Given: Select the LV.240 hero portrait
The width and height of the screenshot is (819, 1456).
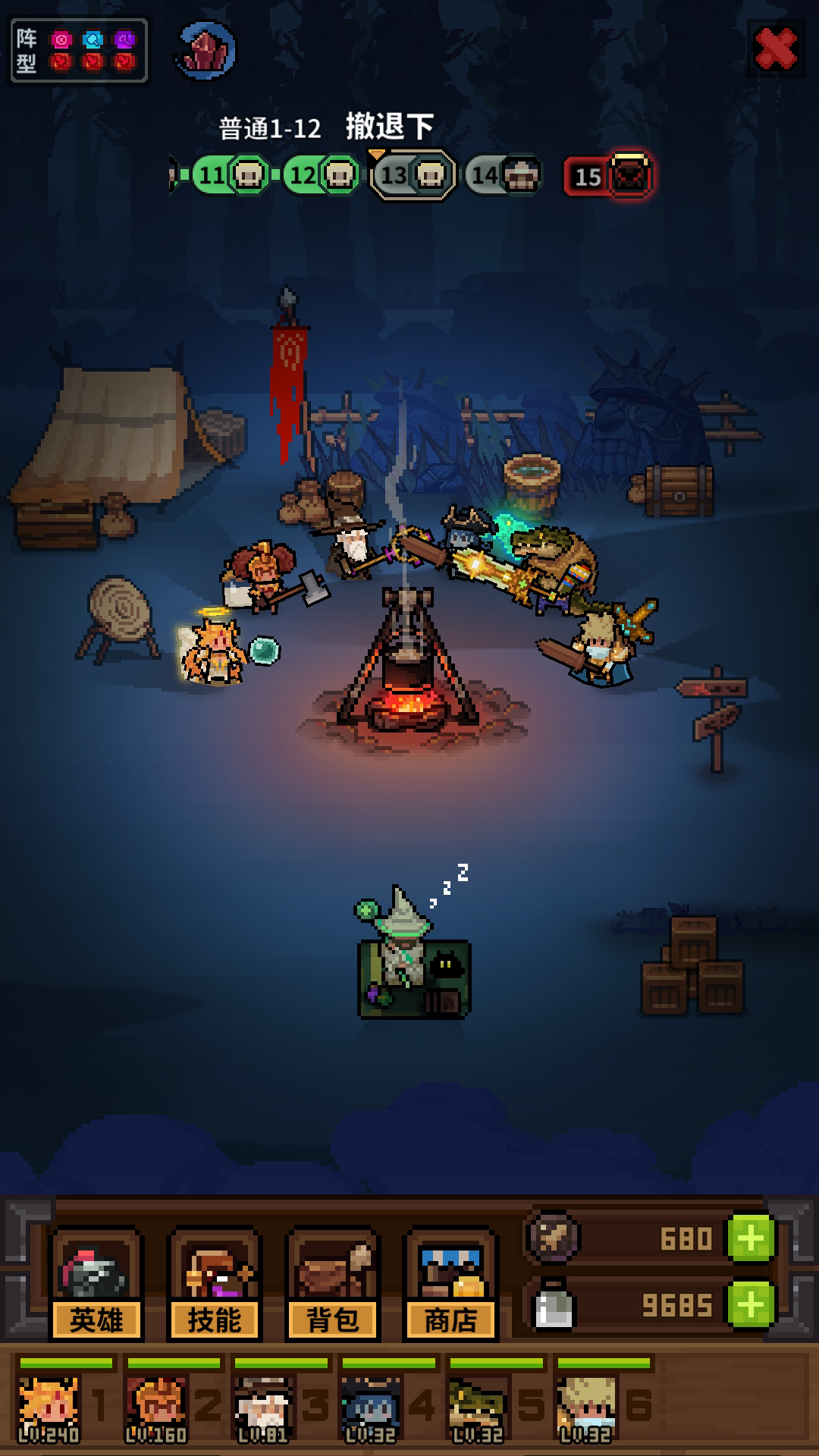Looking at the screenshot, I should click(49, 1408).
